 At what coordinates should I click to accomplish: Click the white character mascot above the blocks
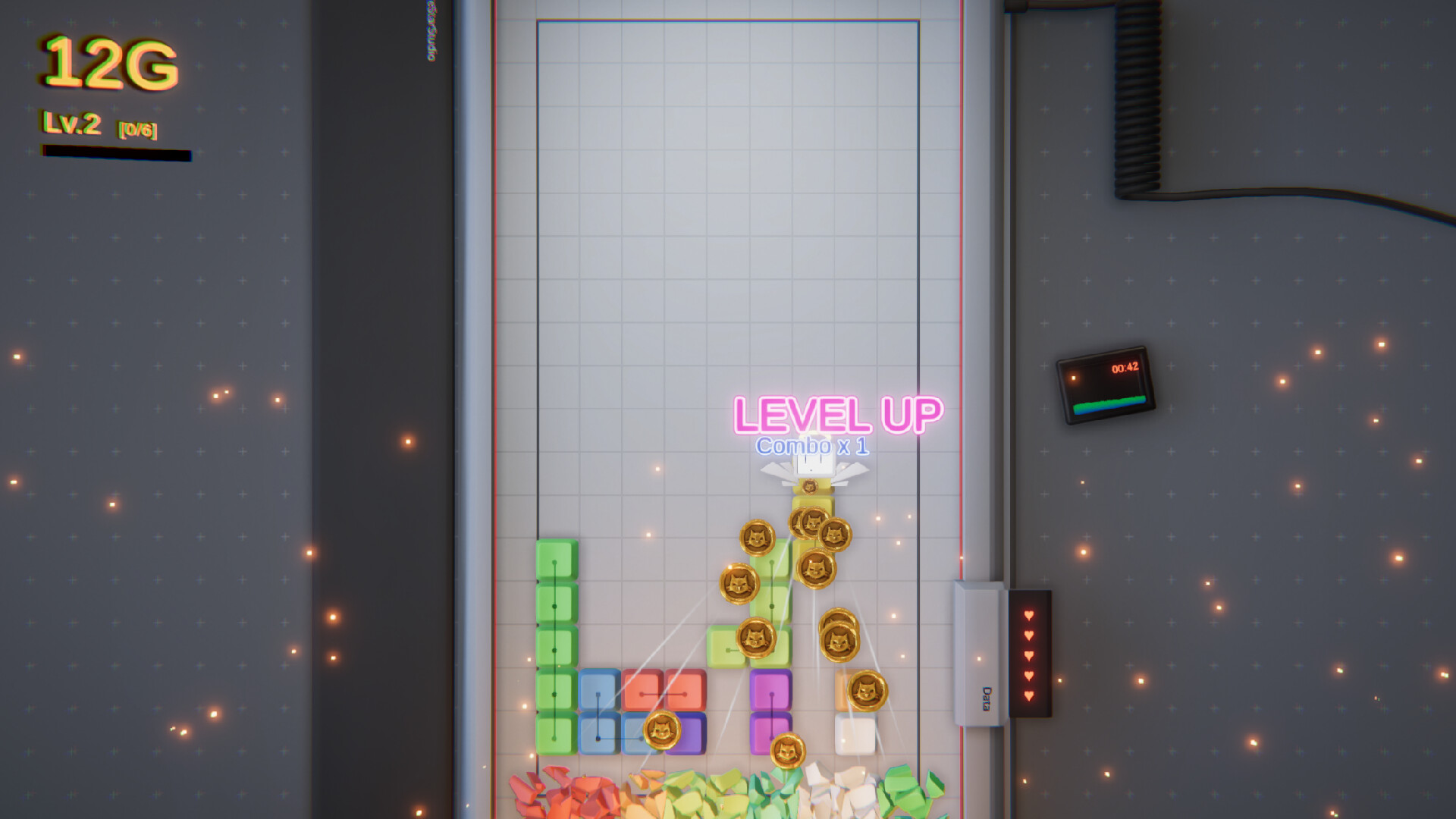click(x=815, y=466)
